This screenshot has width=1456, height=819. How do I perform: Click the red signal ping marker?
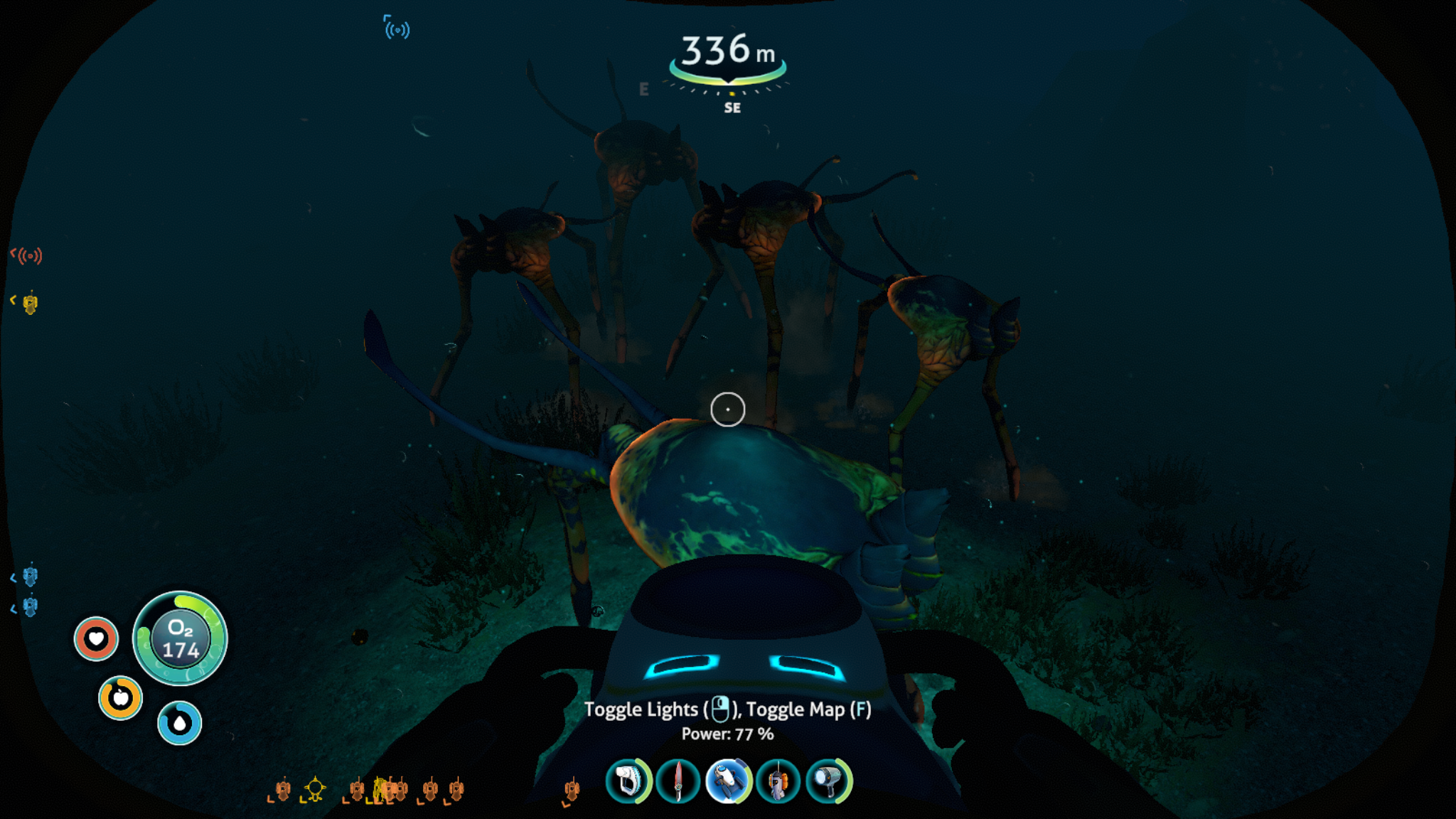tap(29, 255)
